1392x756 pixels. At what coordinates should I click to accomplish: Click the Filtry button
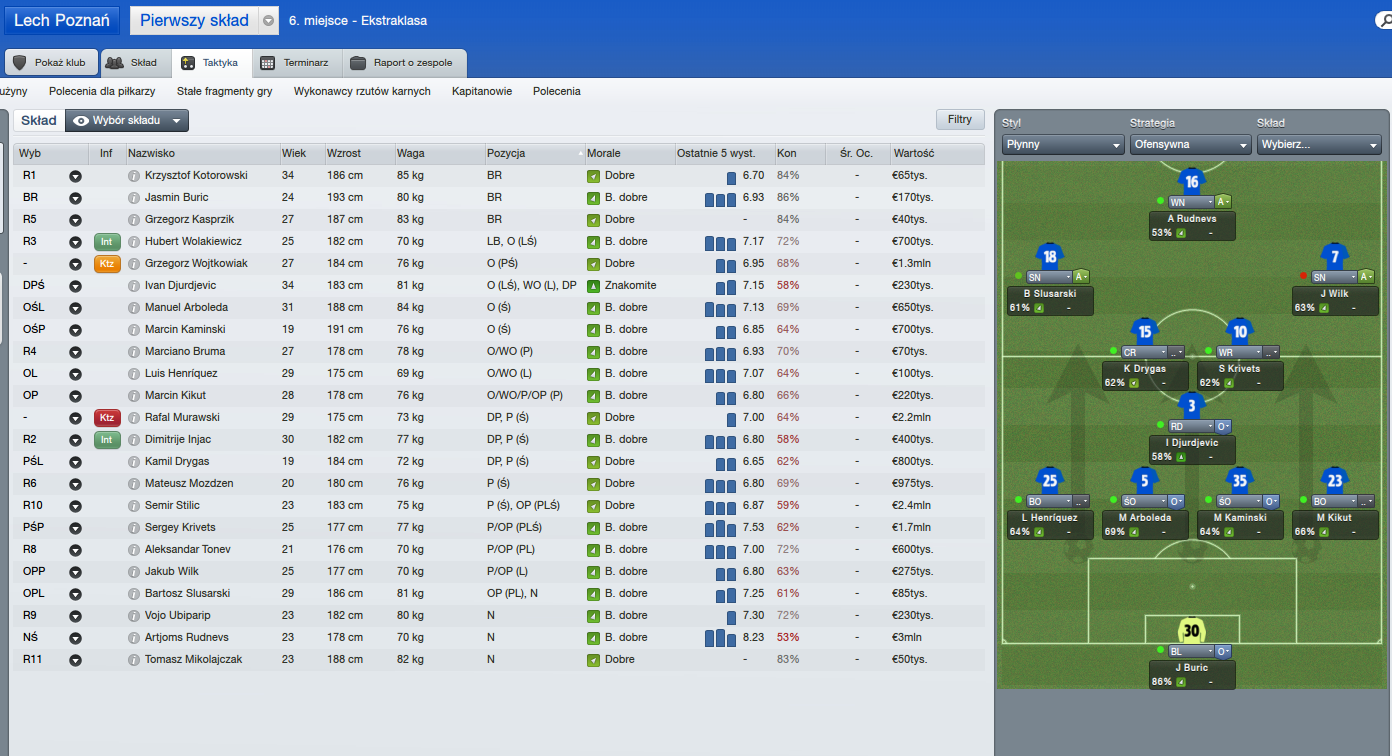coord(960,120)
